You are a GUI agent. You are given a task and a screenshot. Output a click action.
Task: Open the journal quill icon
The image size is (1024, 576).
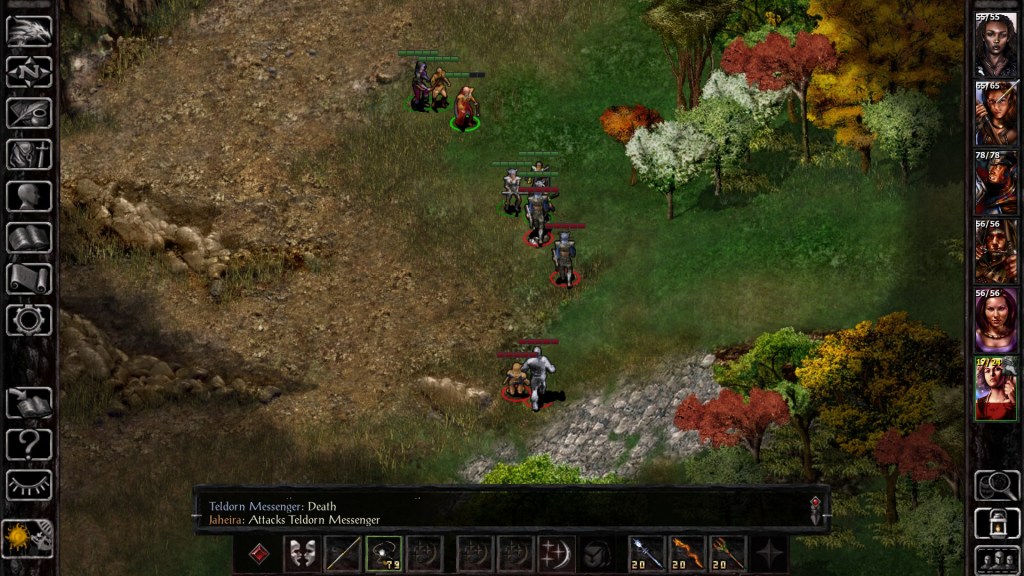point(29,113)
